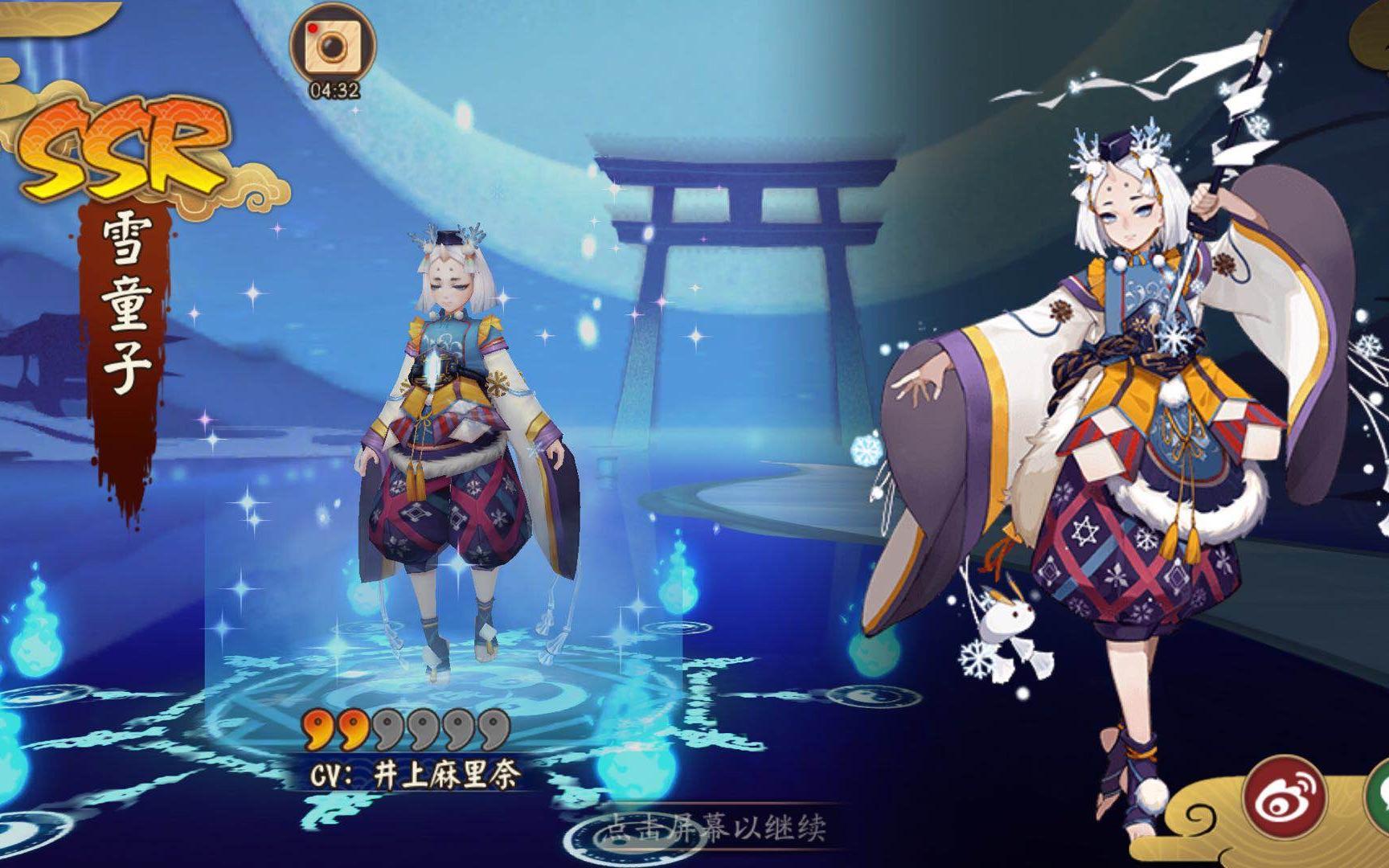1389x868 pixels.
Task: Click the red recording dot on the camera icon
Action: [x=313, y=29]
